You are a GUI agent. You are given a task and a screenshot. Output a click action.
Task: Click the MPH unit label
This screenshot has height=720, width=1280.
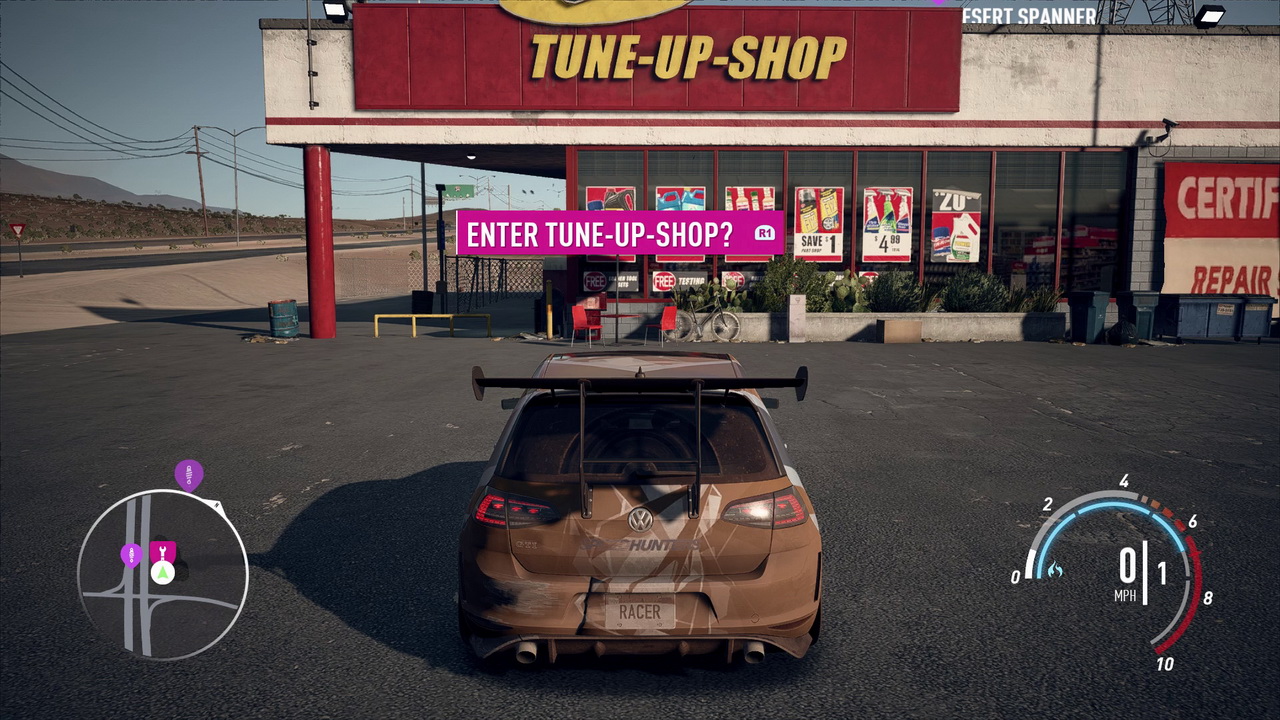[1125, 596]
